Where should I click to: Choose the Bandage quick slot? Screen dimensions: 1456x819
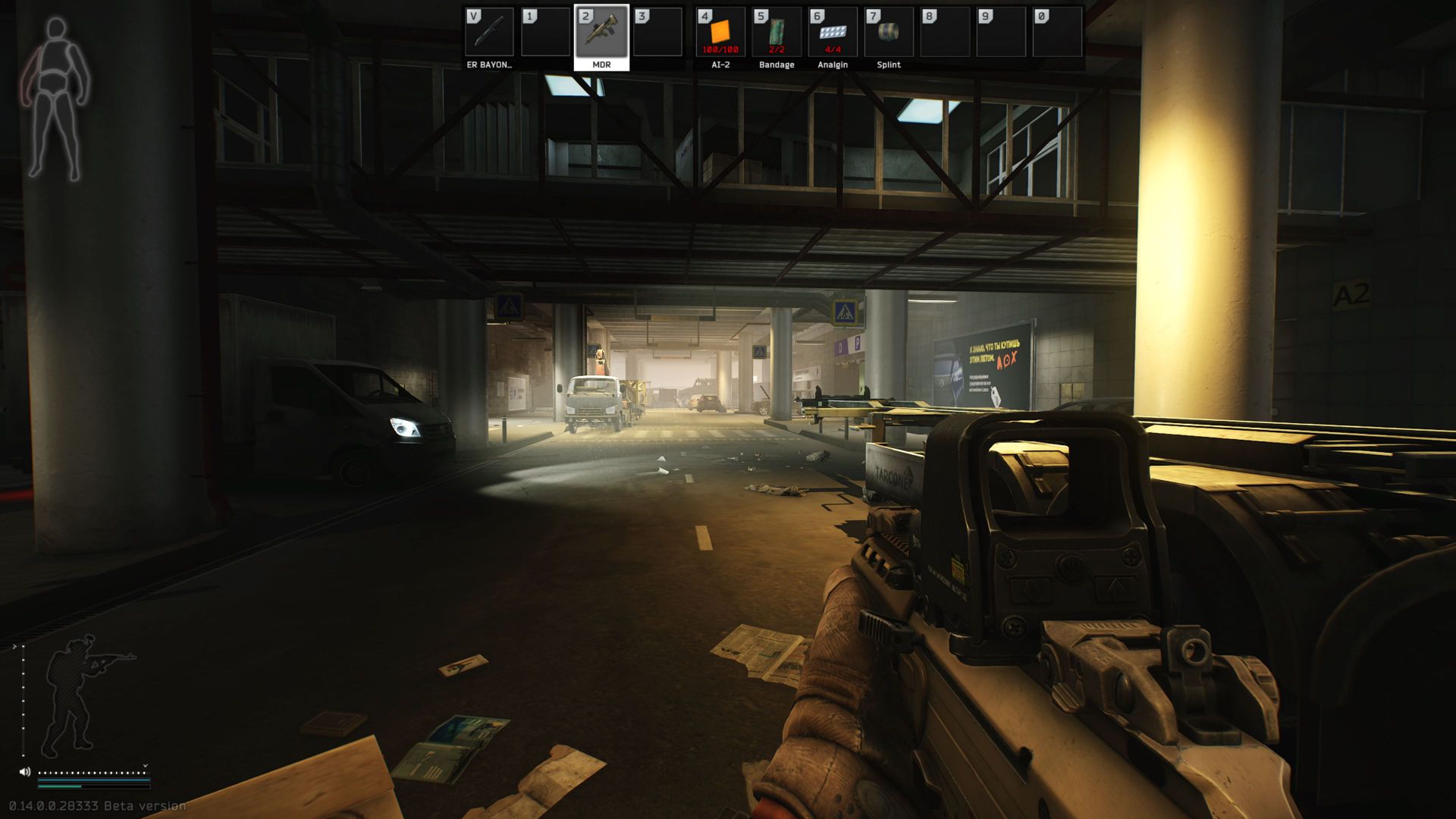(x=777, y=33)
